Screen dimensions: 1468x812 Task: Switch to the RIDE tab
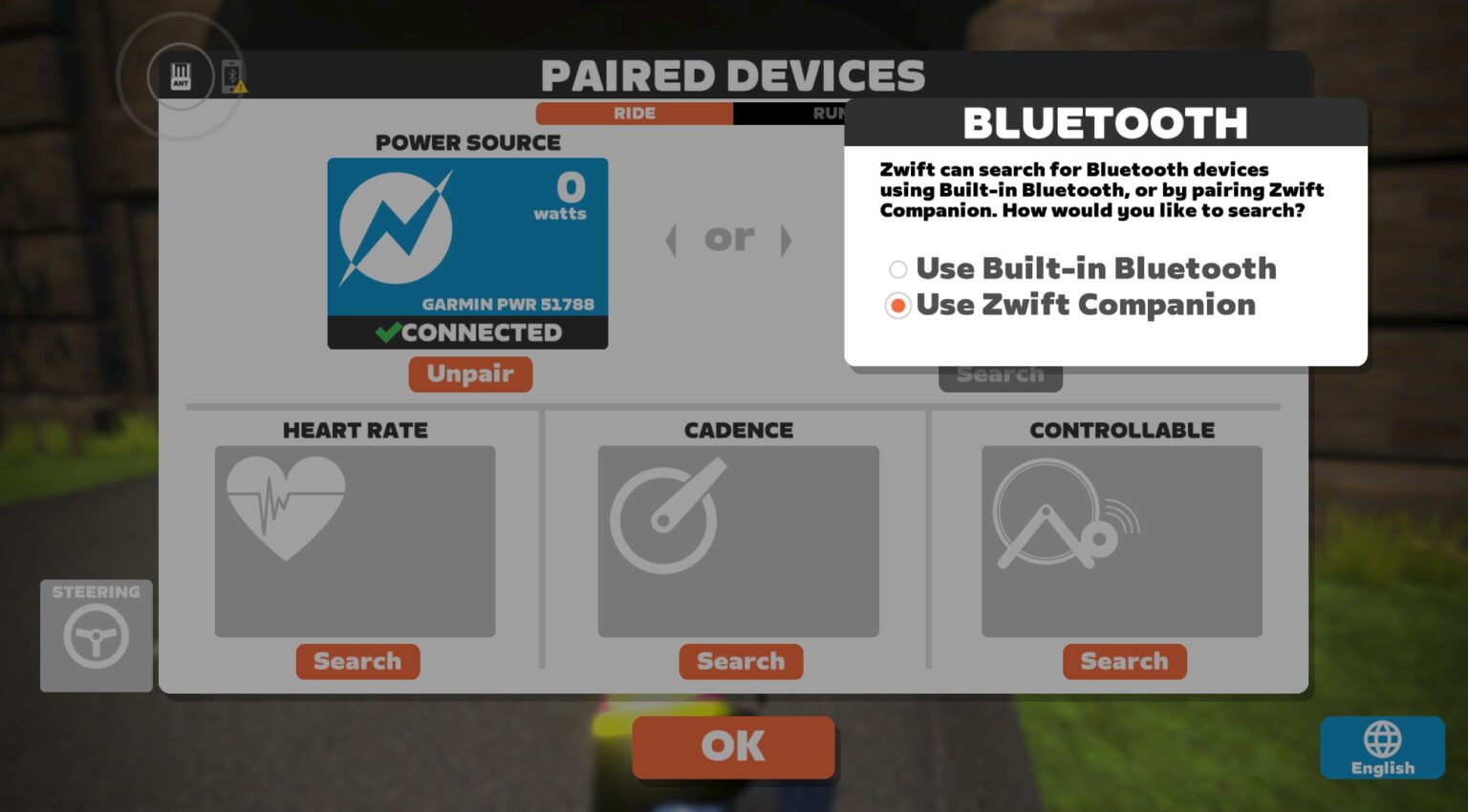[634, 113]
